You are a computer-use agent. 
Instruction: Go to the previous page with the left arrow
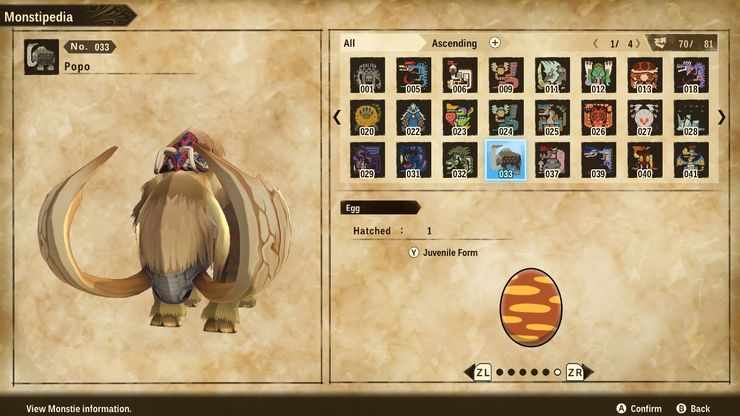click(x=337, y=117)
